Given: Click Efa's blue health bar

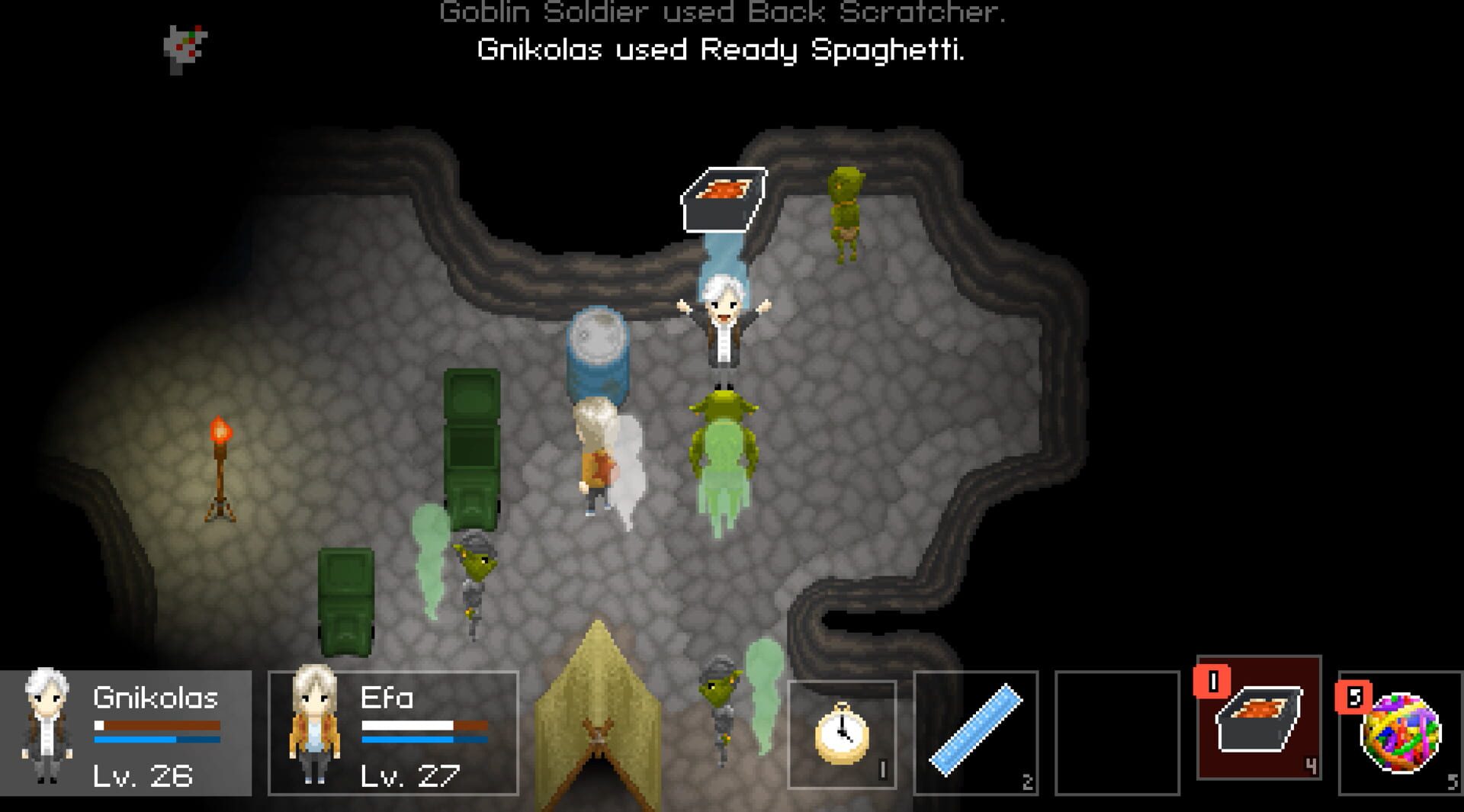Looking at the screenshot, I should [x=423, y=738].
